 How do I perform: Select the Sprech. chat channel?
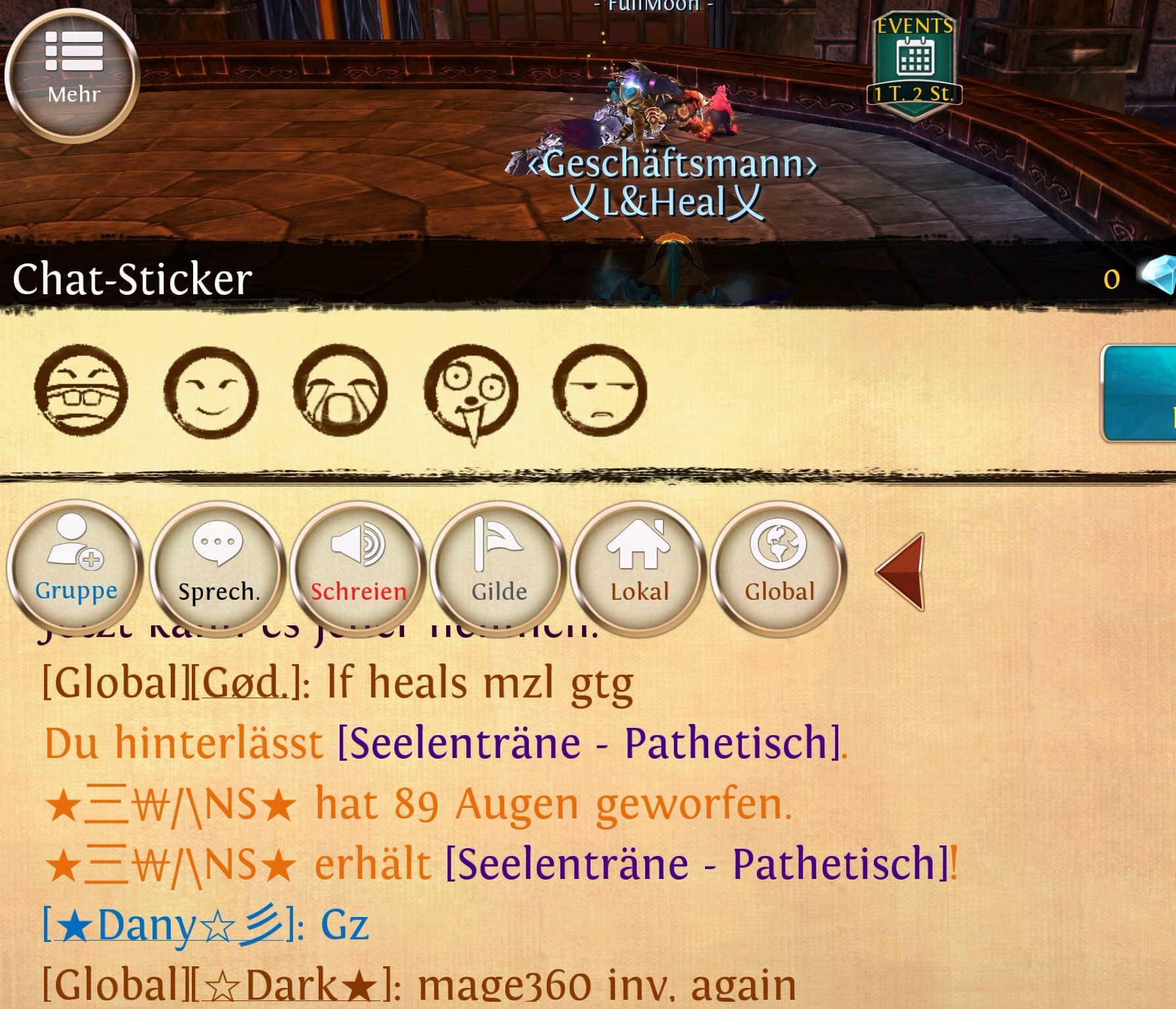tap(219, 569)
